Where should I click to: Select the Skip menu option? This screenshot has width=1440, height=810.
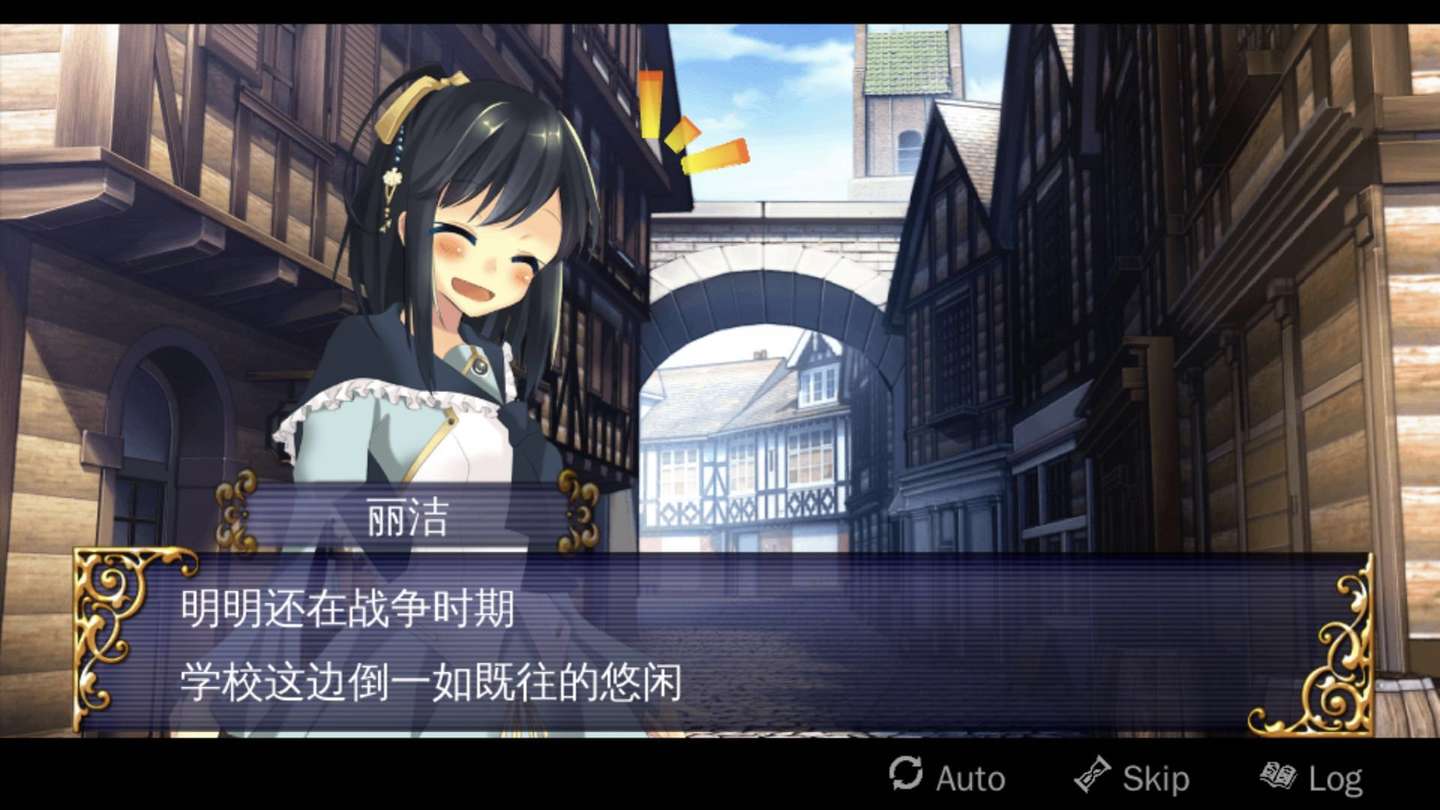(1135, 776)
